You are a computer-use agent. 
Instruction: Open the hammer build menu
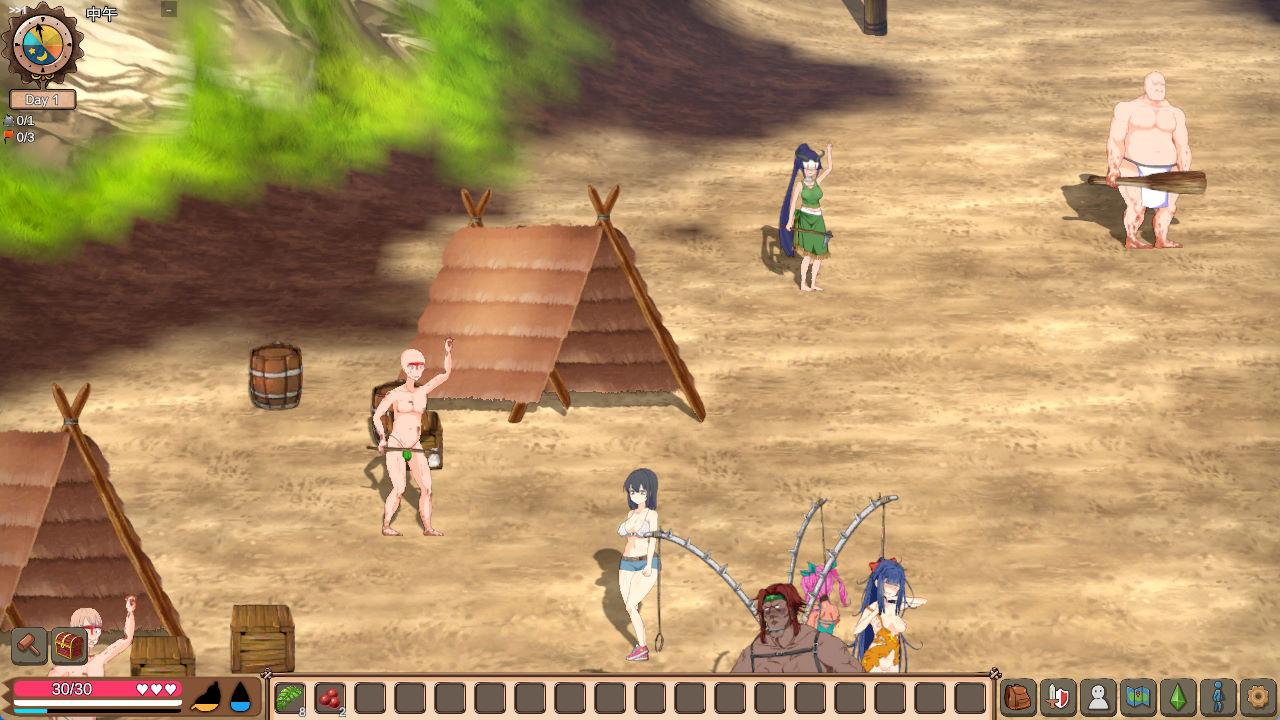pyautogui.click(x=29, y=646)
